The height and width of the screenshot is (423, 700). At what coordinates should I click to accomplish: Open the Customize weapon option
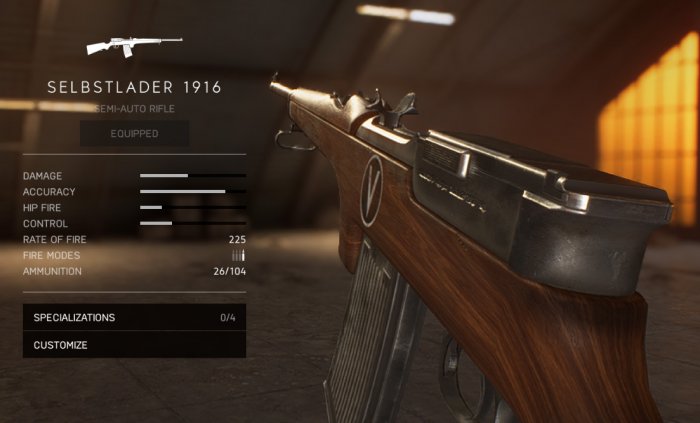click(x=134, y=345)
